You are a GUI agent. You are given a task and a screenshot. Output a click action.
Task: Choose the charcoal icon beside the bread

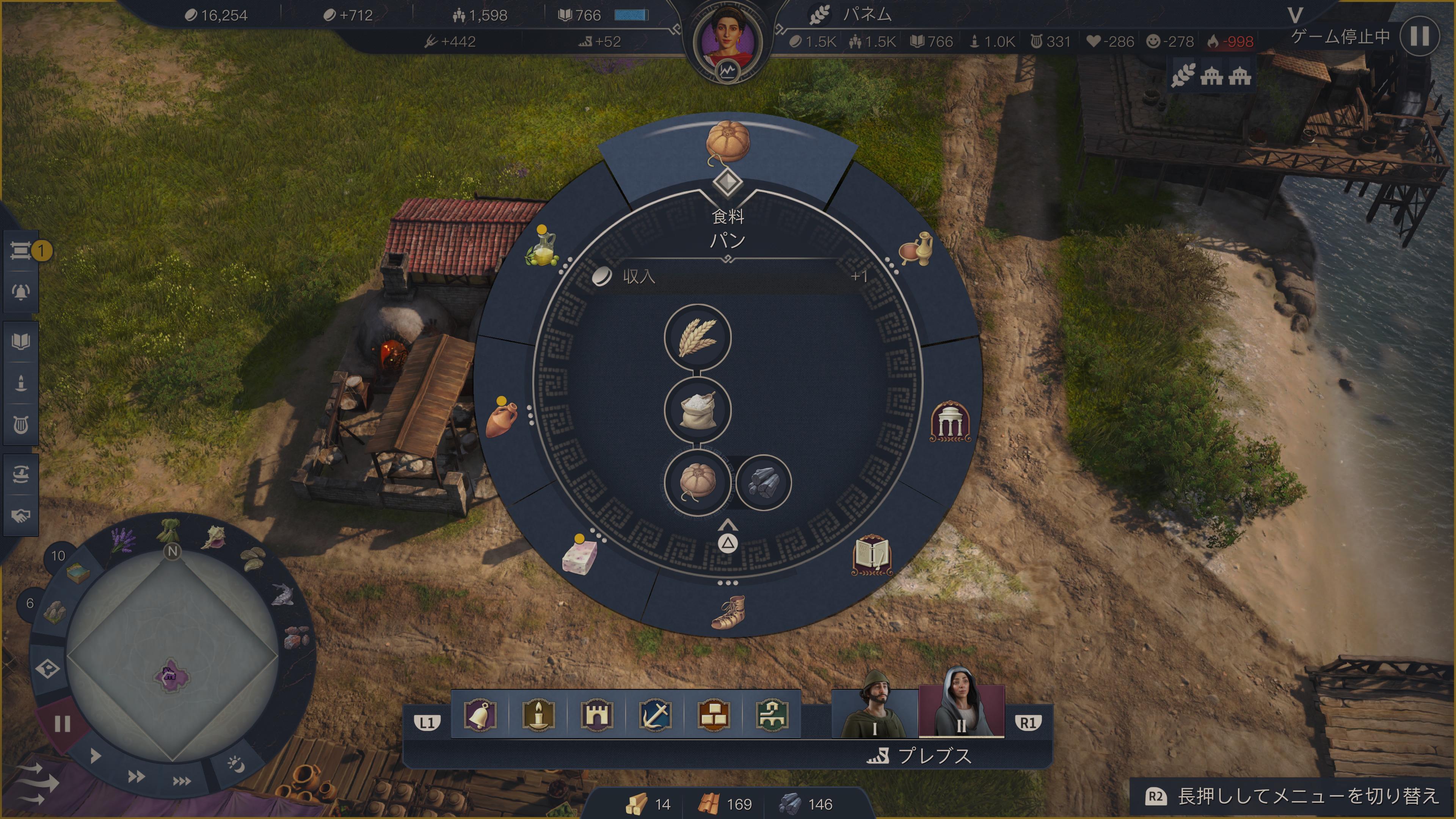763,483
